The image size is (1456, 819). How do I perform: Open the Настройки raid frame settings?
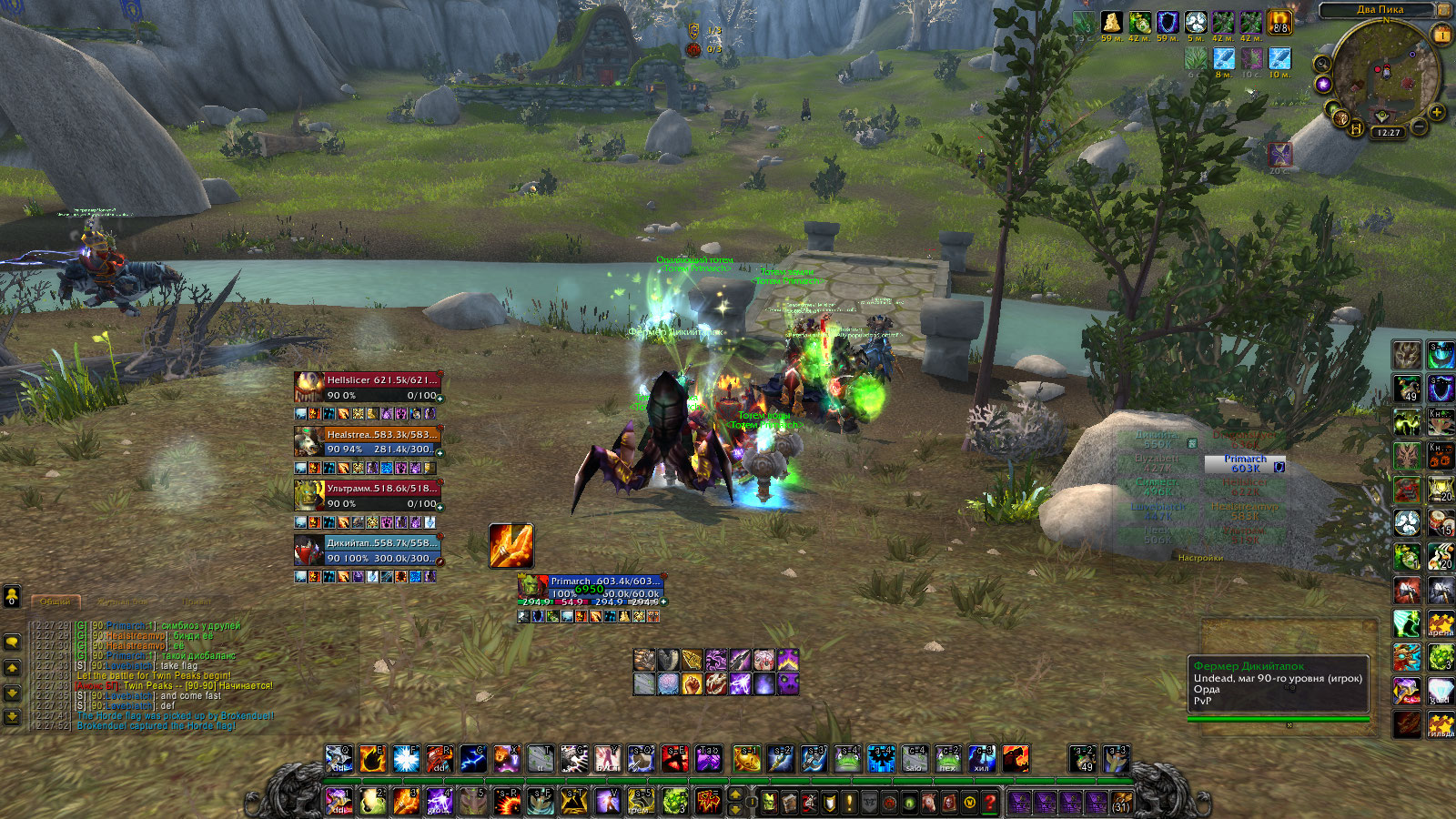point(1200,558)
